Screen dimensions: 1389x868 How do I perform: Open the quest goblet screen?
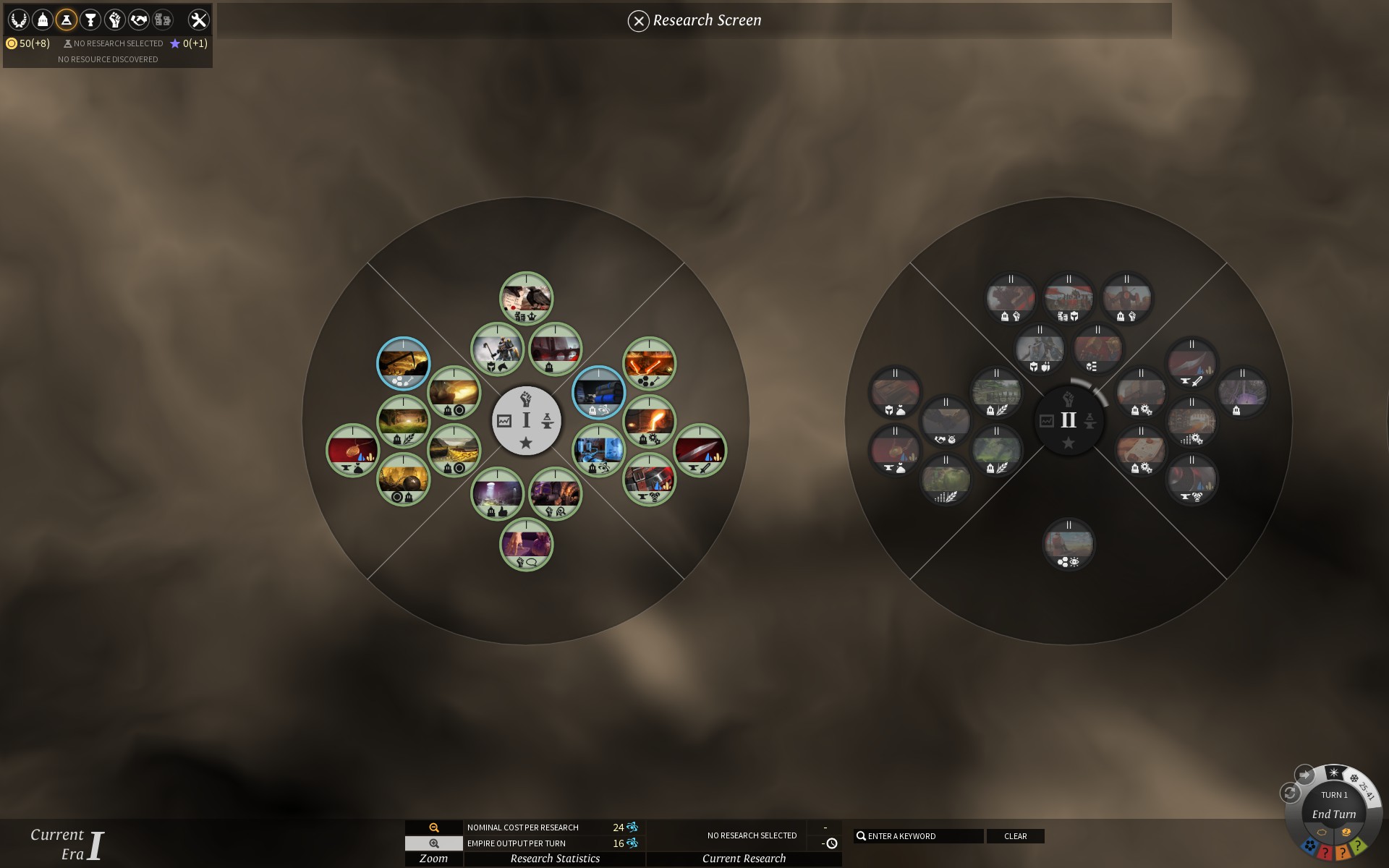pos(90,20)
